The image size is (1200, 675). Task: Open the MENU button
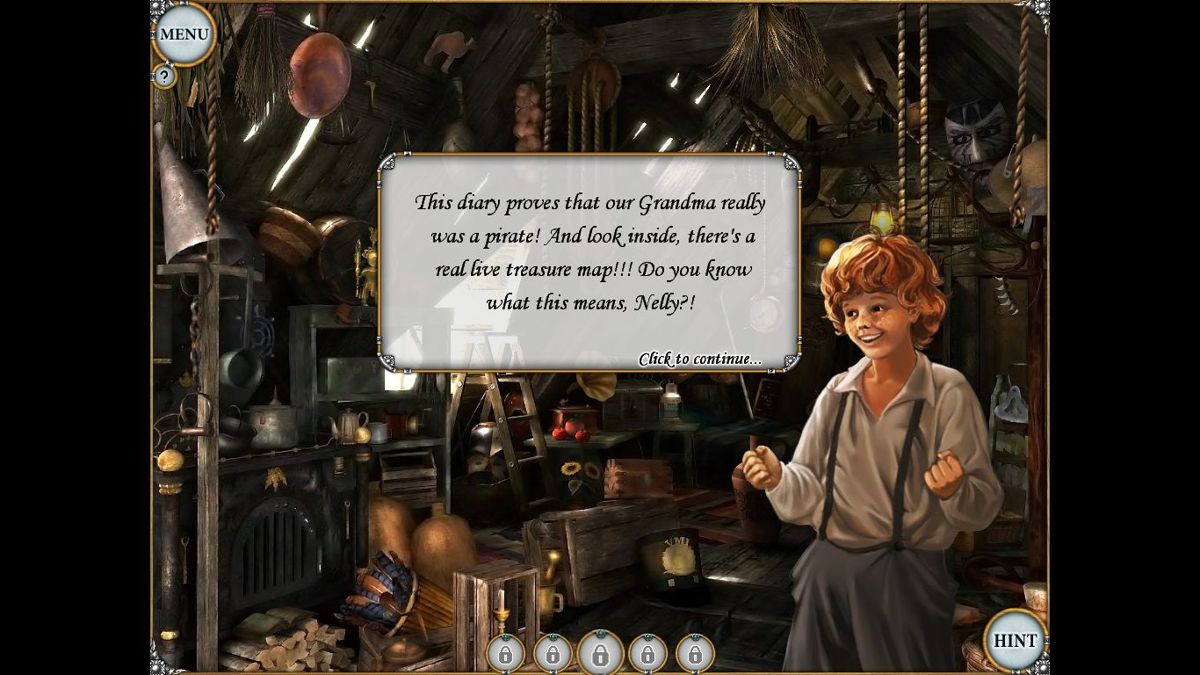coord(184,34)
